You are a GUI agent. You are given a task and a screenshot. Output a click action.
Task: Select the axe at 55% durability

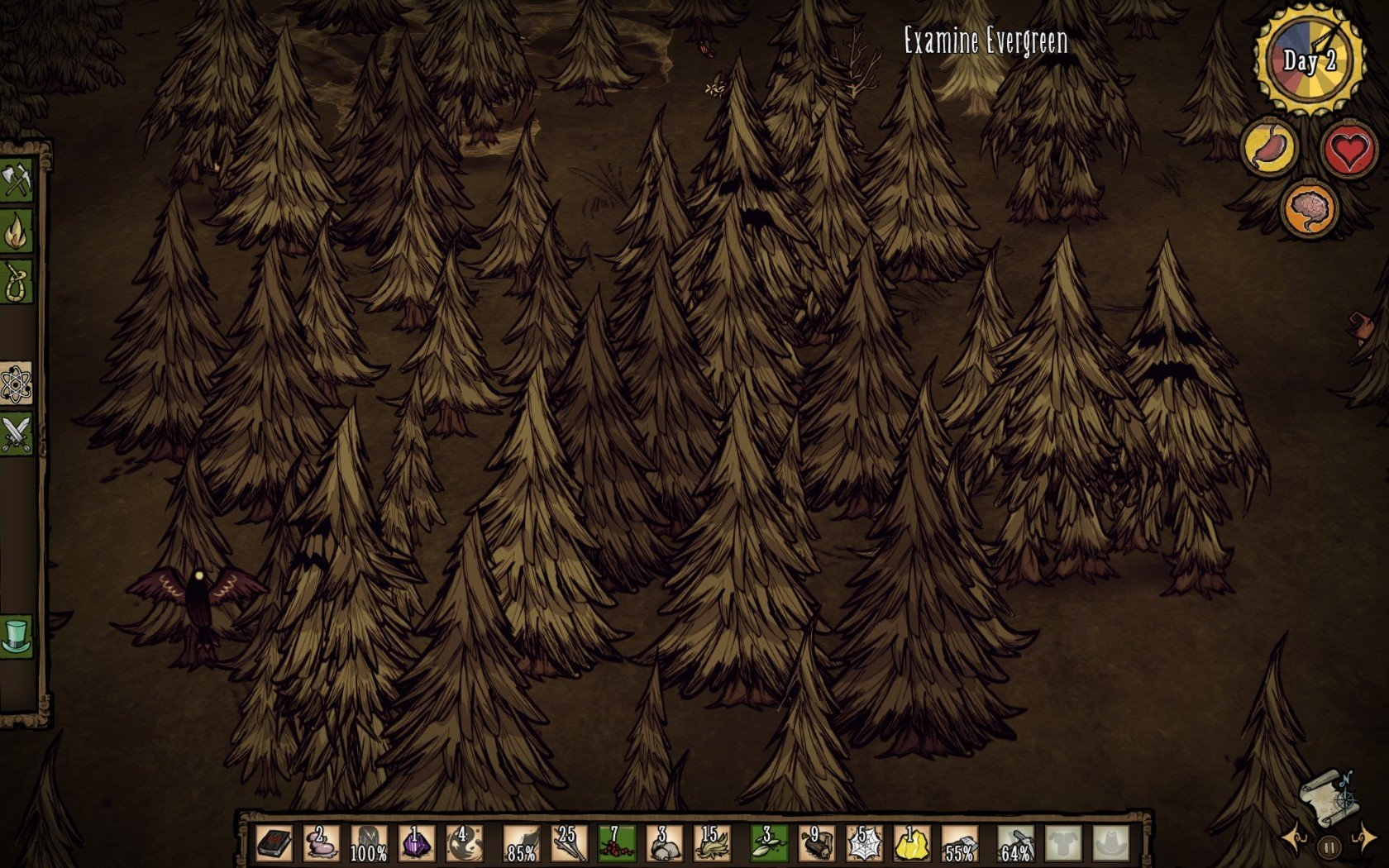(x=959, y=843)
